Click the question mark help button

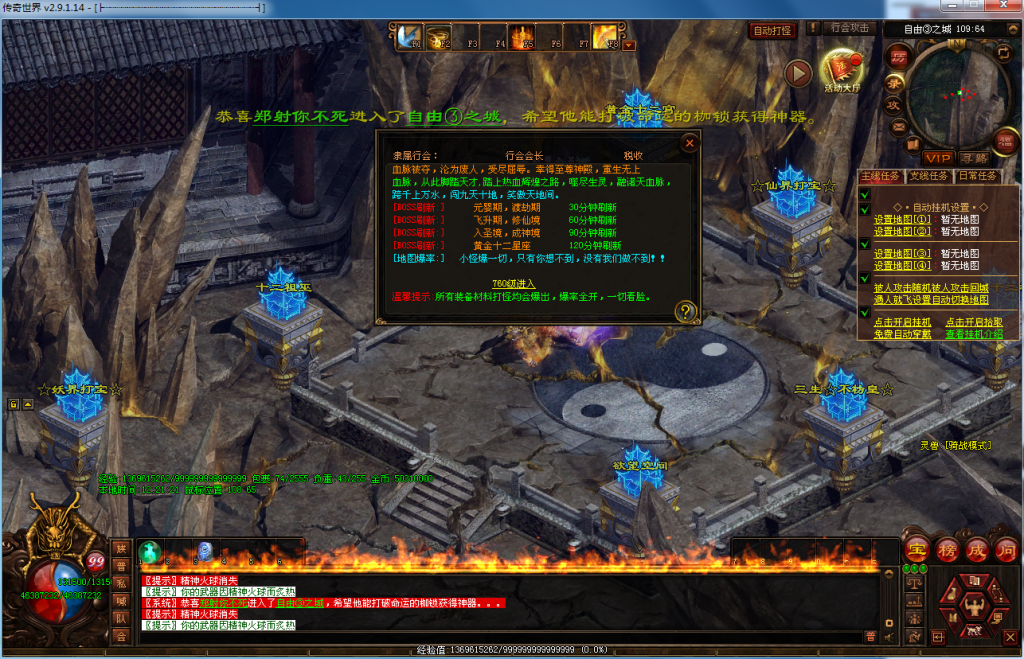tap(685, 311)
